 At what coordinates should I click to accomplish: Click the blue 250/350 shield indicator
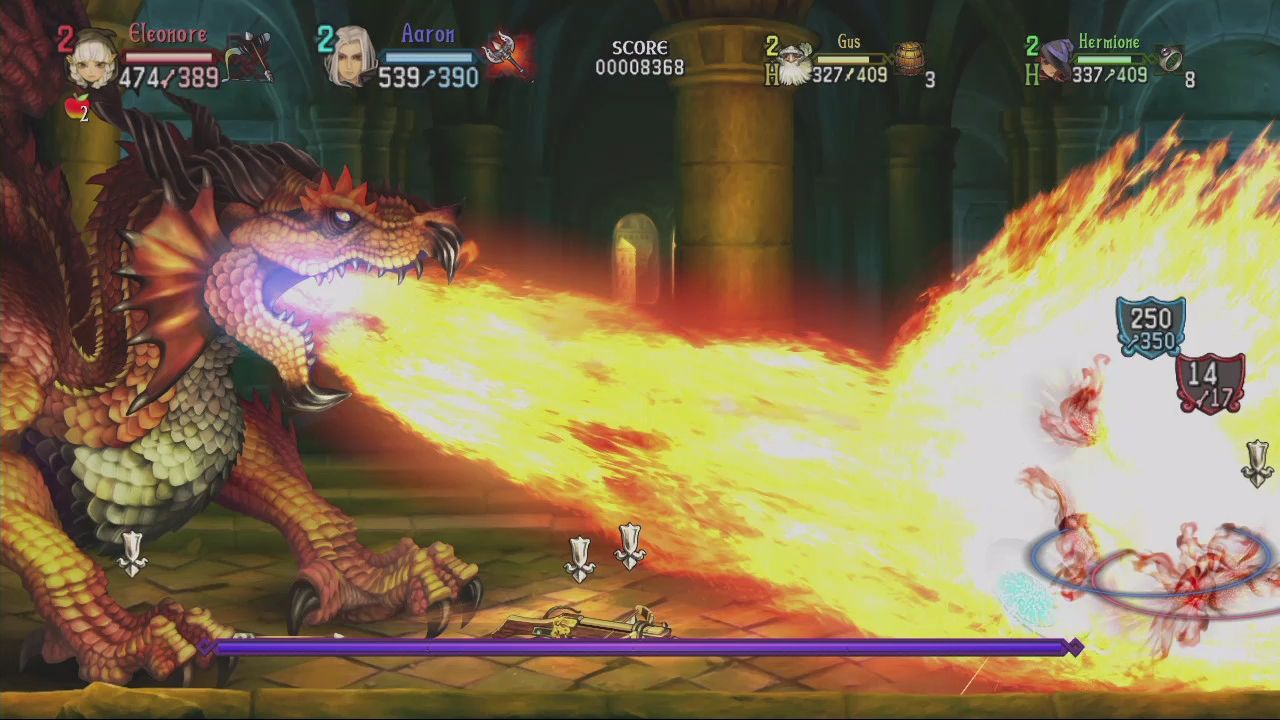[1149, 325]
